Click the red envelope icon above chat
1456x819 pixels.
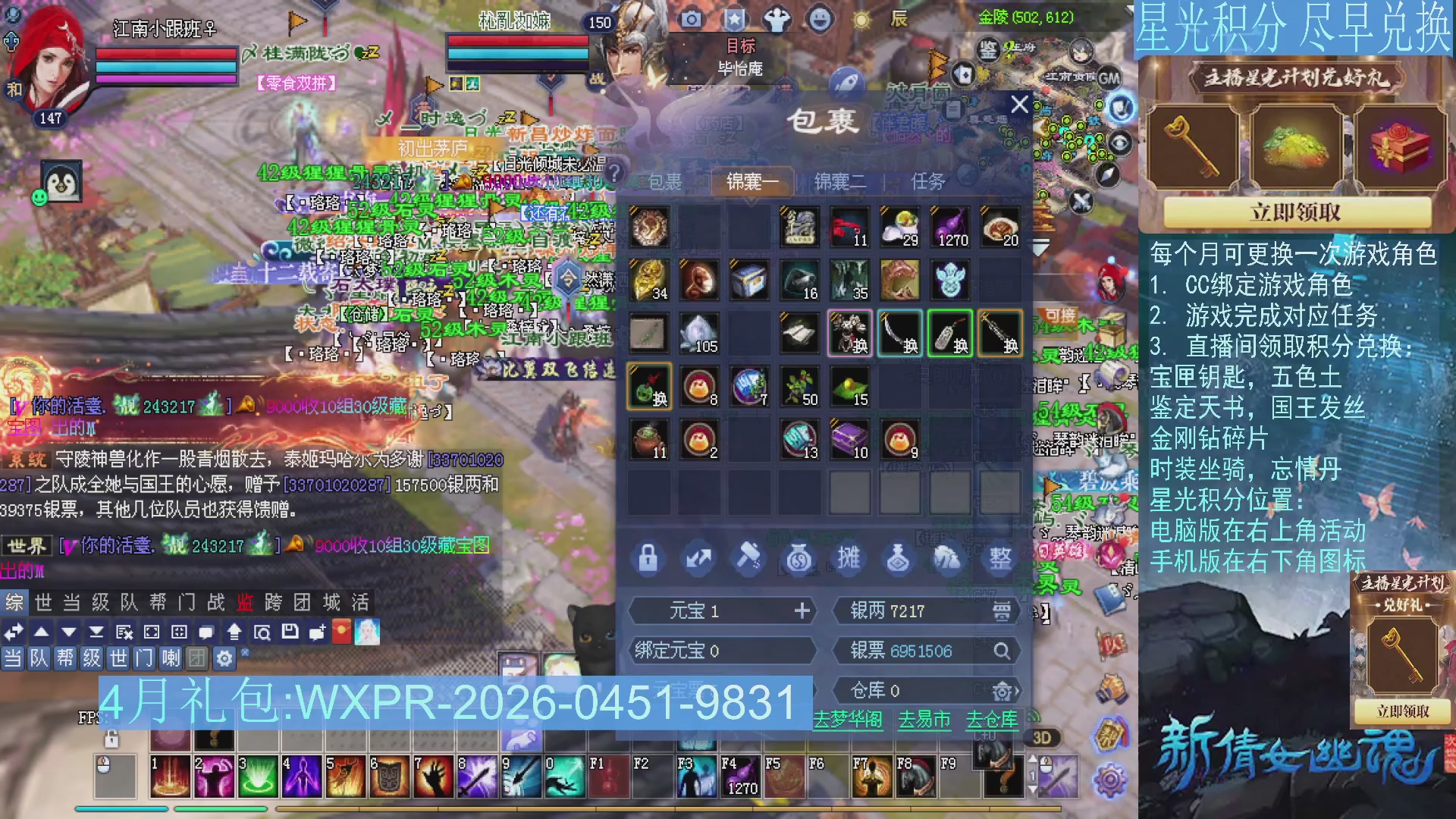pyautogui.click(x=341, y=632)
